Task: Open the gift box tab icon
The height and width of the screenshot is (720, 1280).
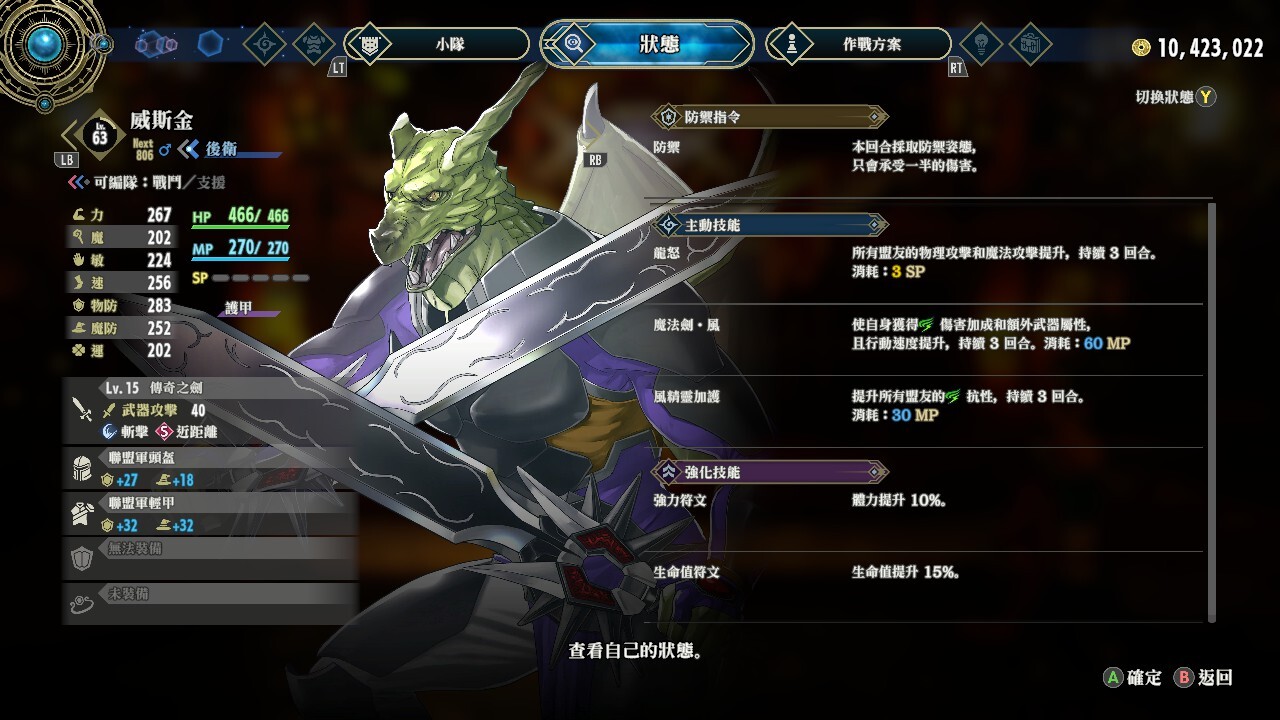Action: 1029,44
